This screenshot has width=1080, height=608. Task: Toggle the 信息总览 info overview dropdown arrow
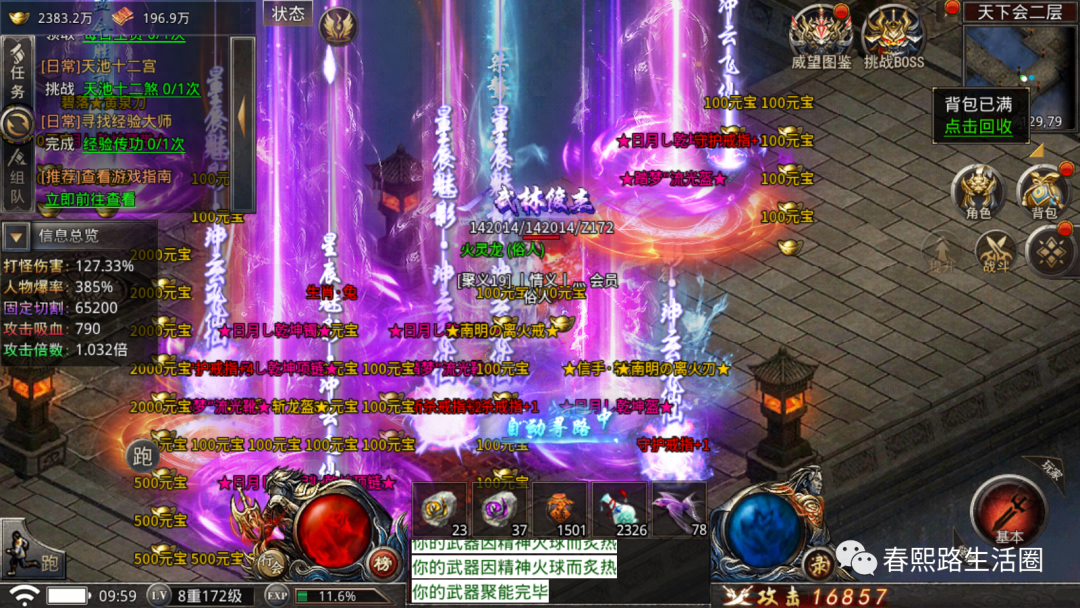pyautogui.click(x=17, y=237)
